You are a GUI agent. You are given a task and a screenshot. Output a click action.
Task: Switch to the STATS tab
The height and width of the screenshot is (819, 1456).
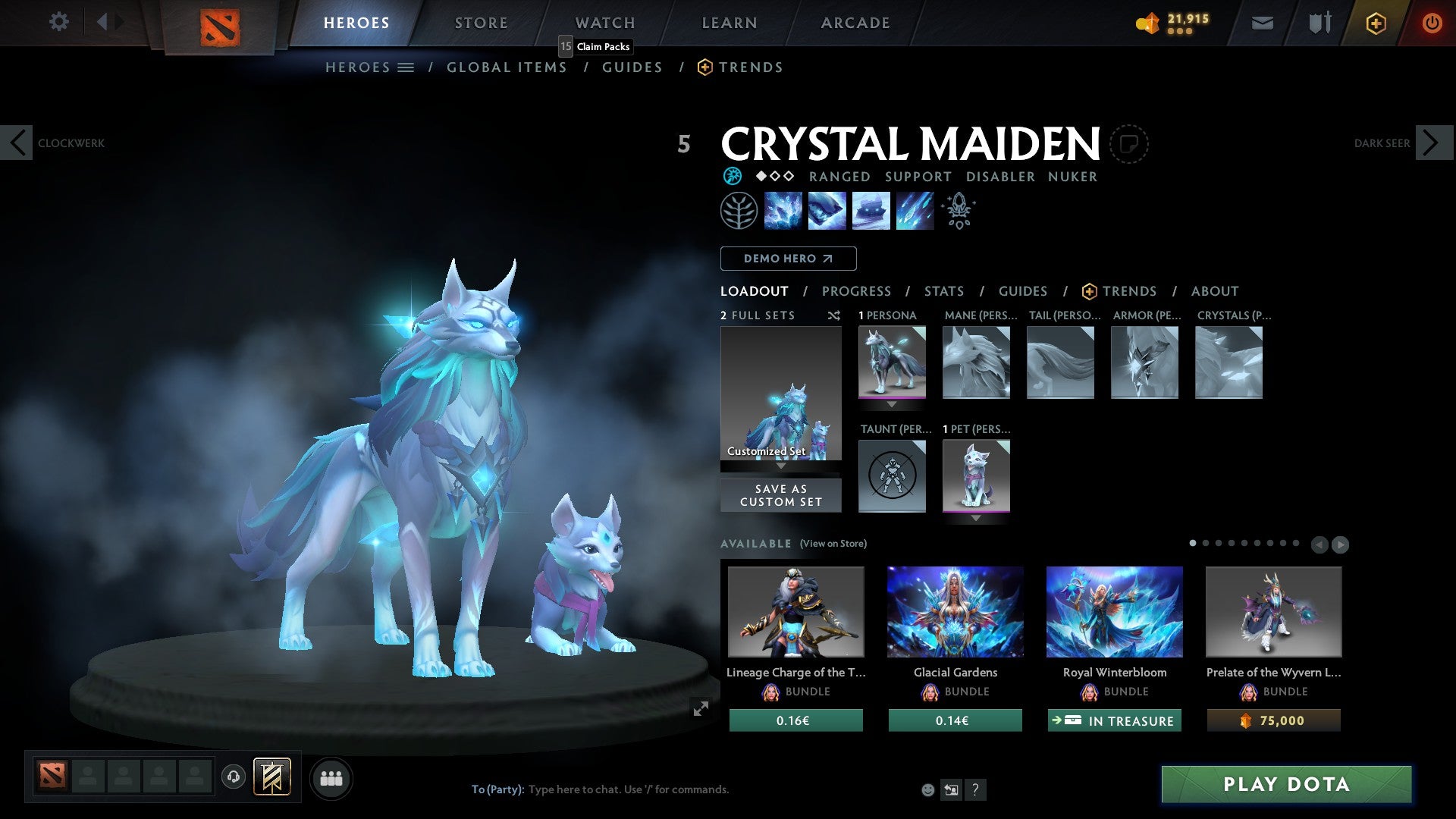(x=943, y=291)
